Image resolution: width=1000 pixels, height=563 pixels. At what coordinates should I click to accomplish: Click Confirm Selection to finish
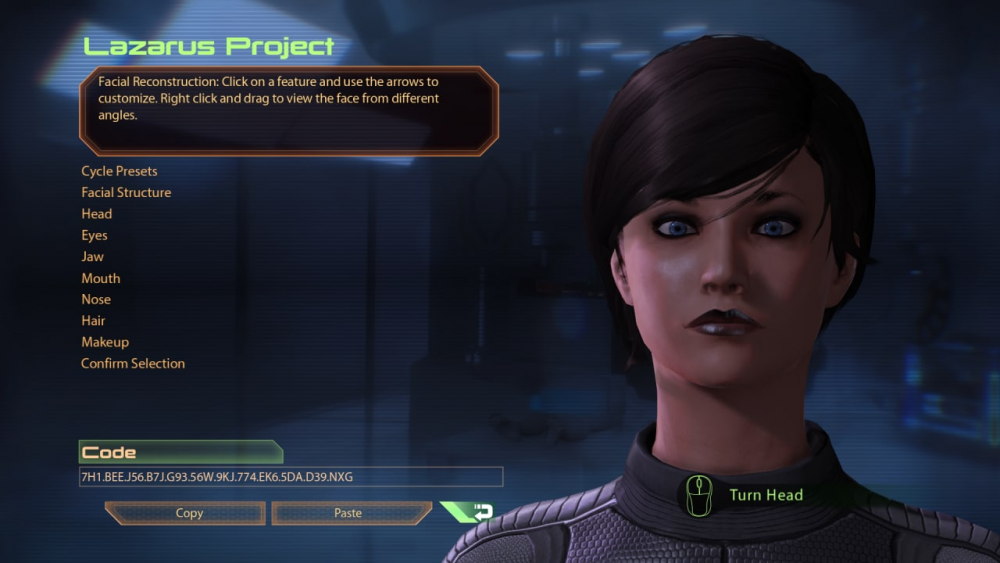pyautogui.click(x=133, y=363)
